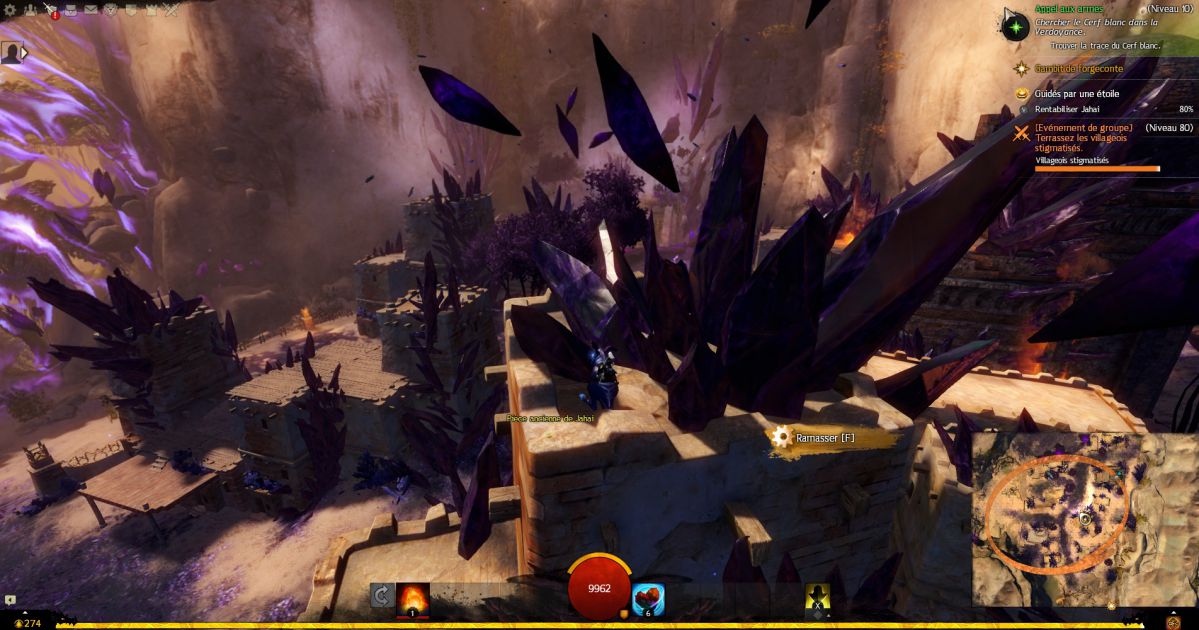Image resolution: width=1199 pixels, height=630 pixels.
Task: Use the blue healing heart skill
Action: pyautogui.click(x=648, y=597)
